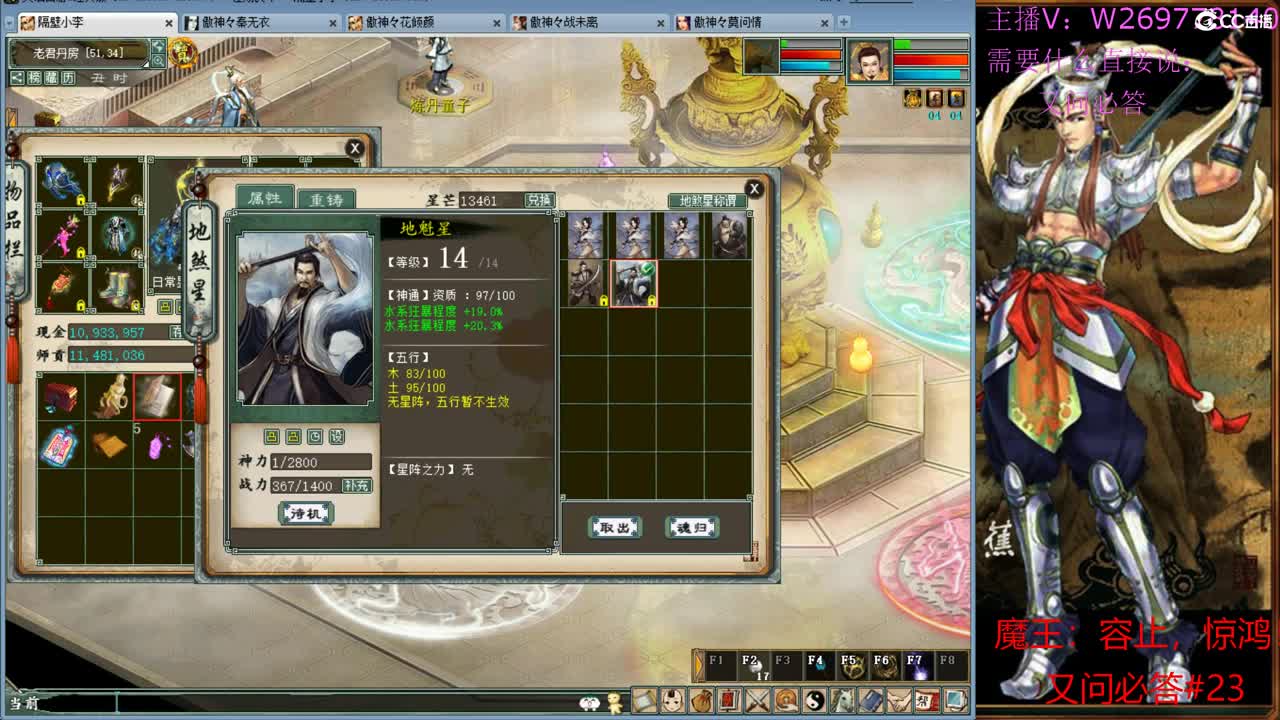Screen dimensions: 1280x720
Task: Open the blue book skill icon
Action: (x=869, y=701)
